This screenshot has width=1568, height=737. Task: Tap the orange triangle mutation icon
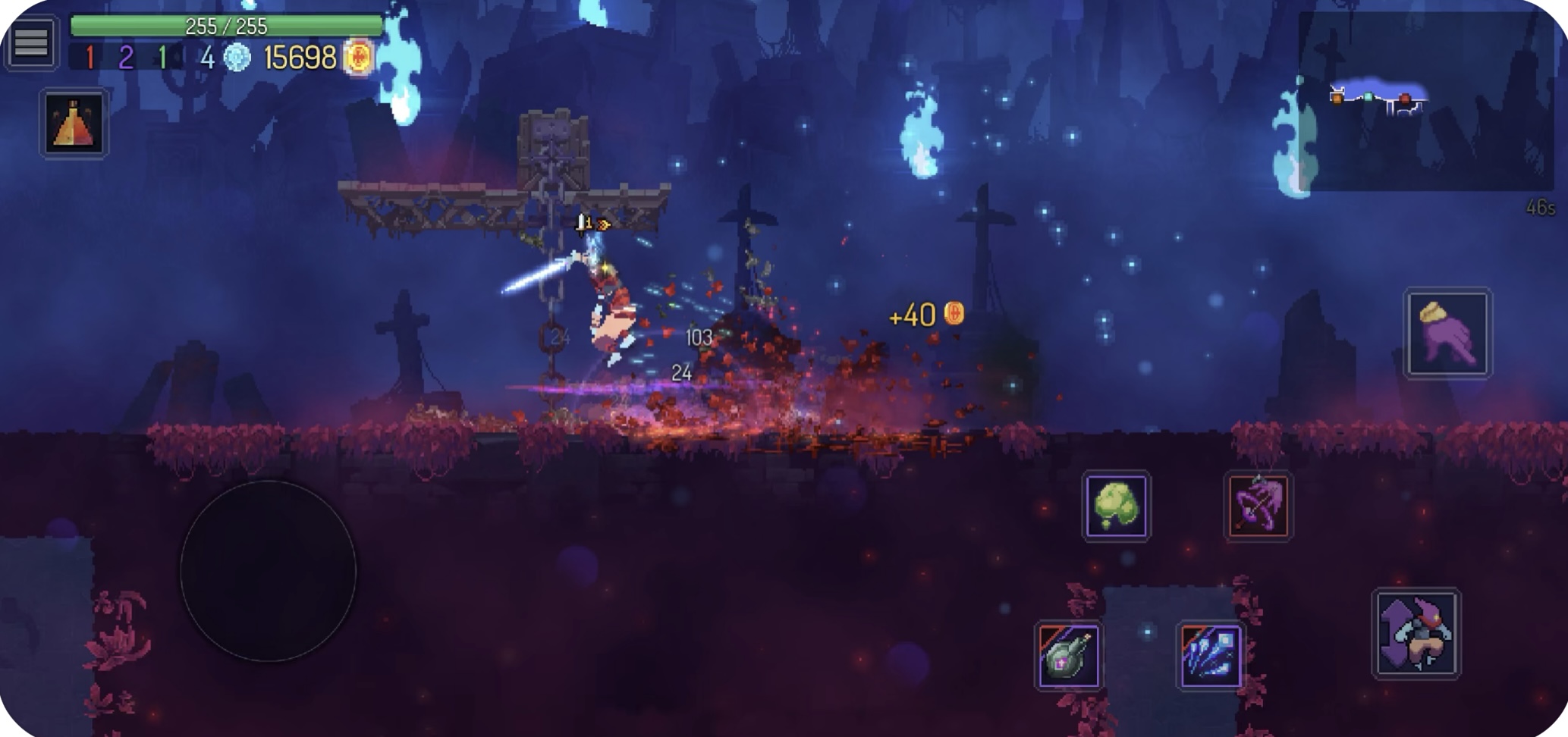click(x=74, y=124)
